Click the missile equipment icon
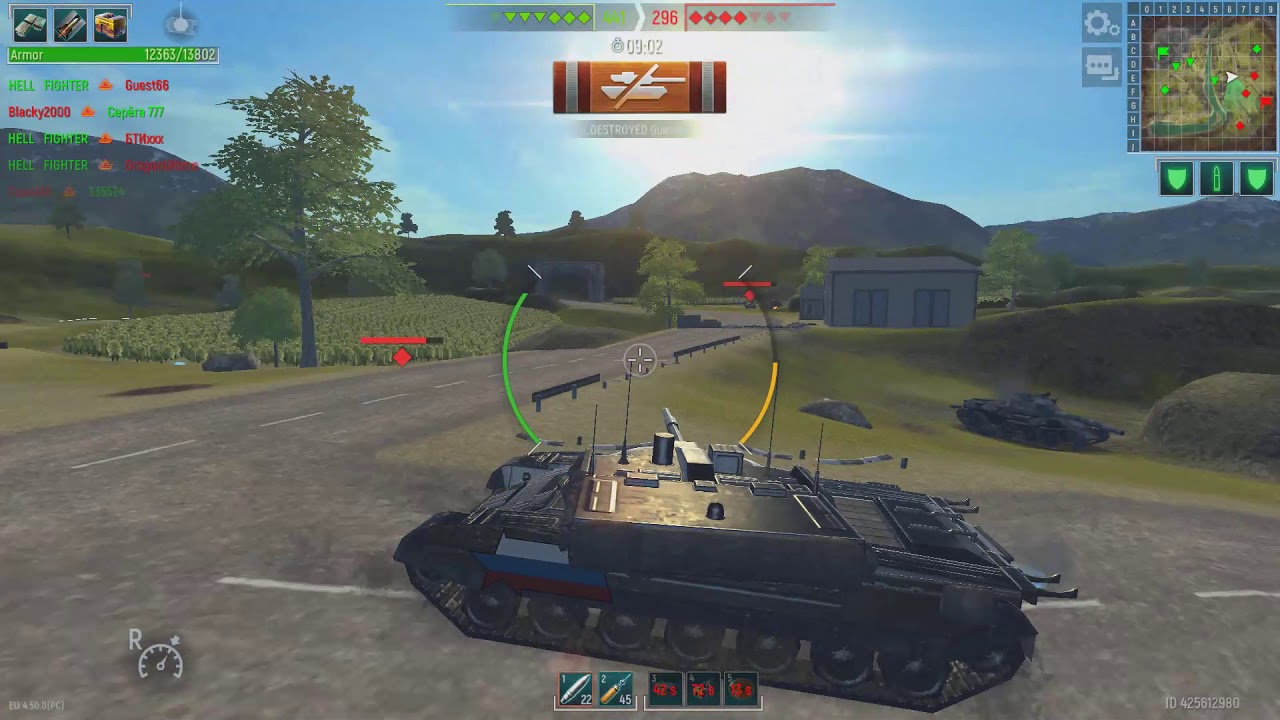This screenshot has width=1280, height=720. [70, 24]
